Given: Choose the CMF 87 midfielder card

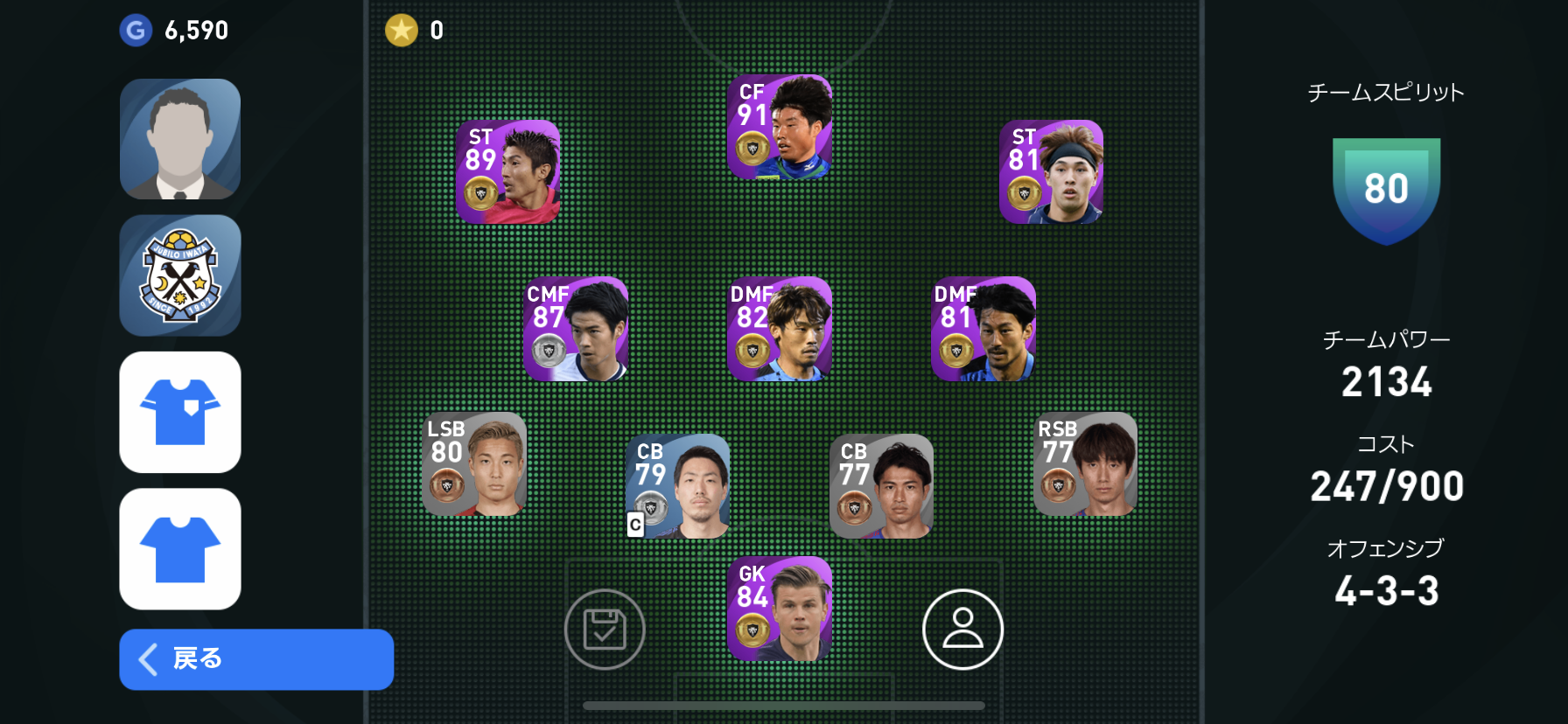Looking at the screenshot, I should 576,329.
